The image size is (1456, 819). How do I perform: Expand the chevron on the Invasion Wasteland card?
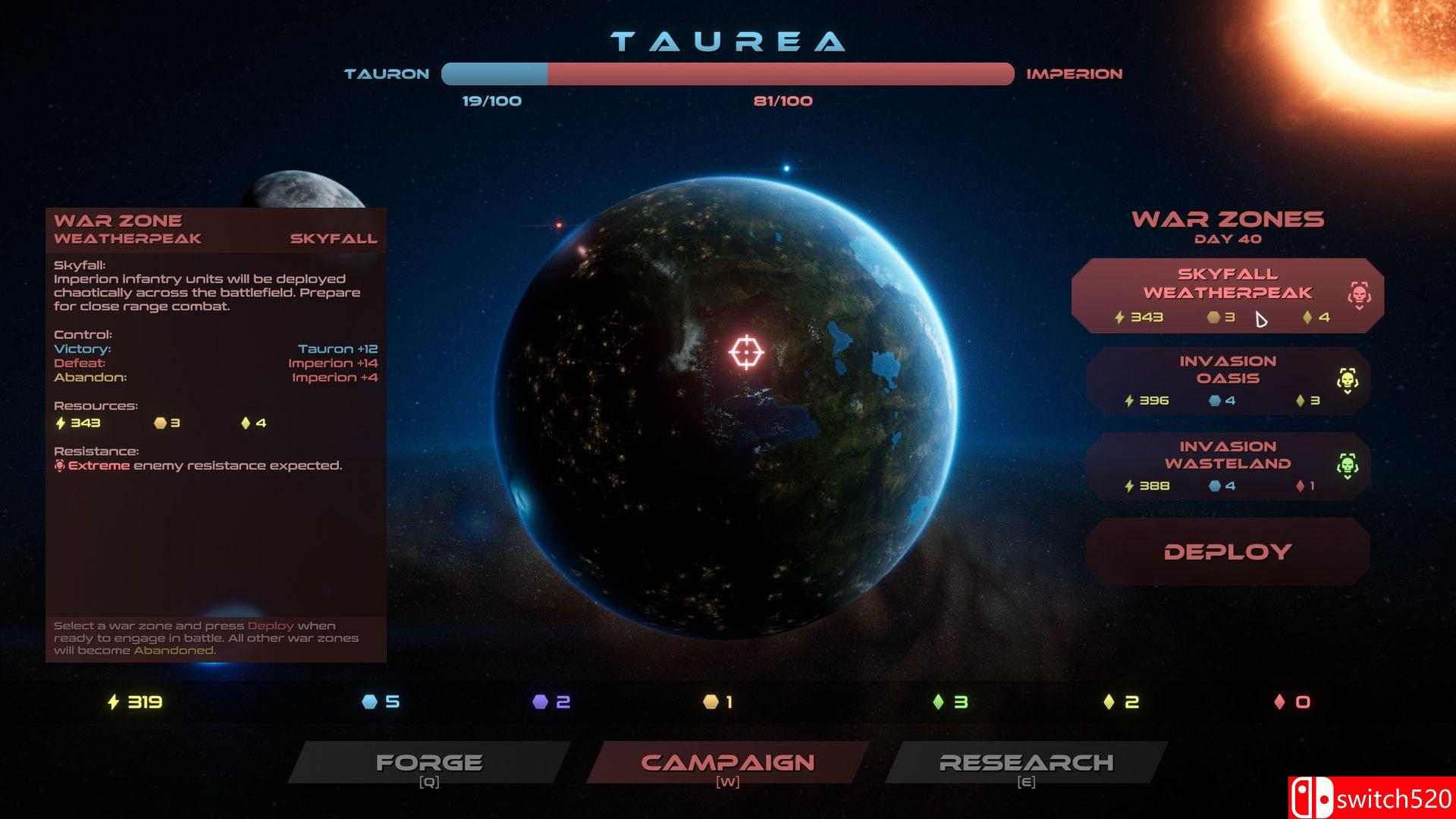[1347, 479]
